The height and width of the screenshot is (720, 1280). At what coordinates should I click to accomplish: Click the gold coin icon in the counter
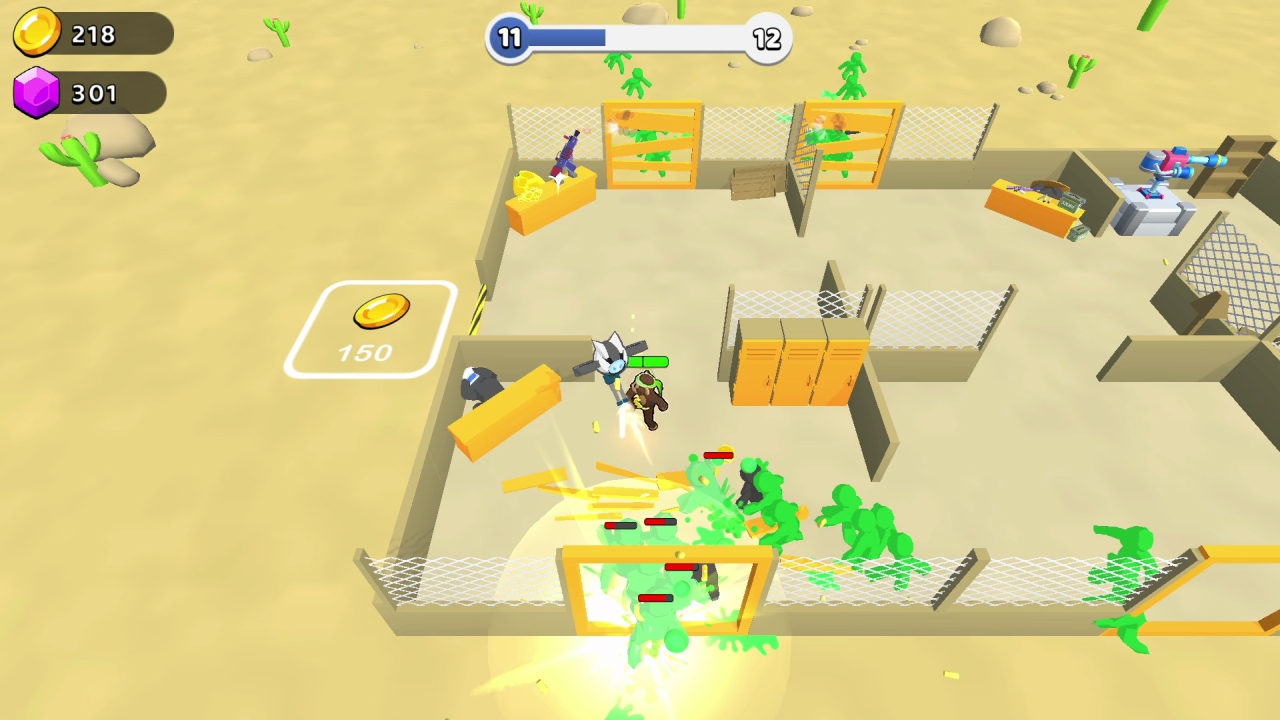click(38, 32)
